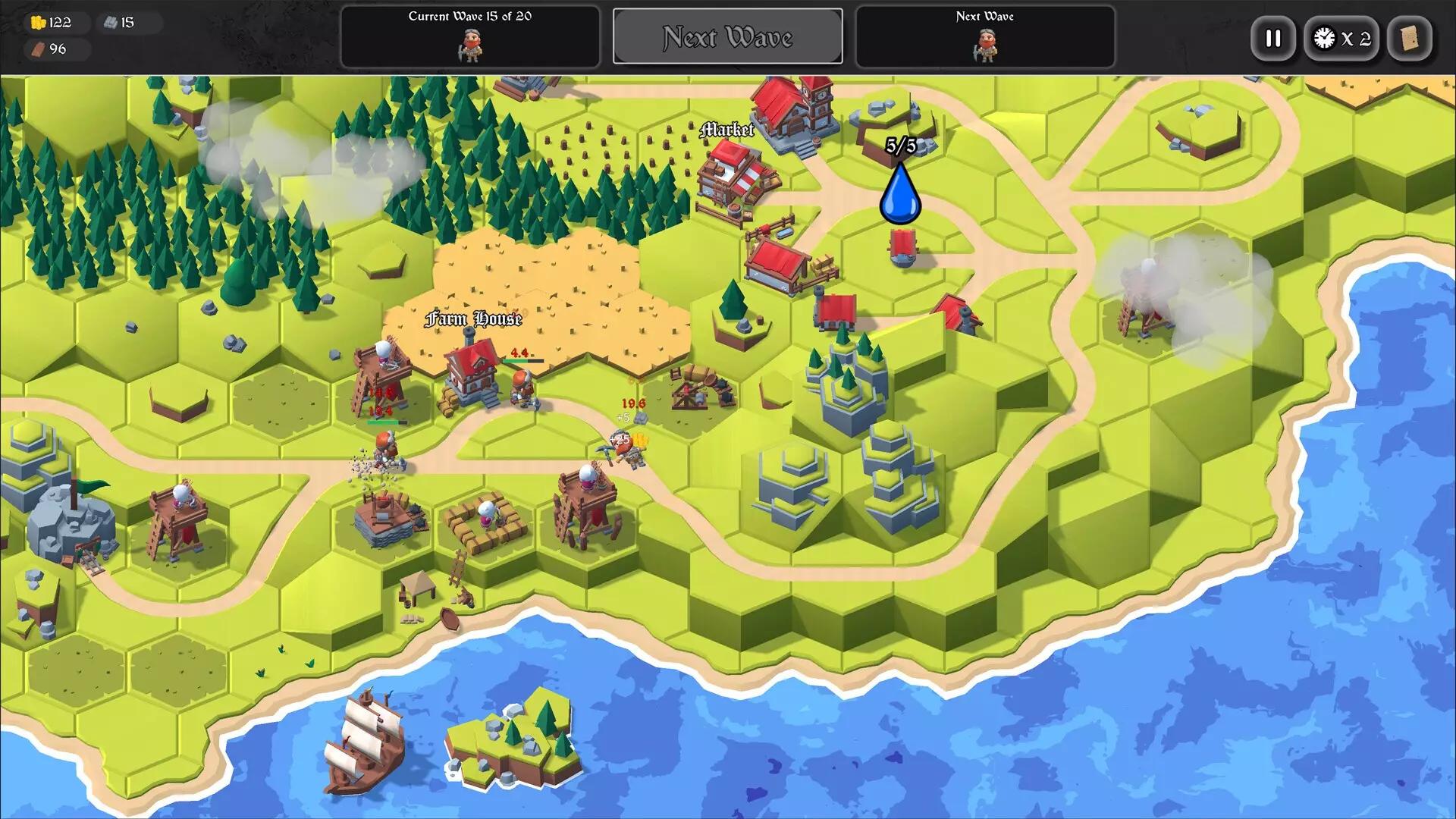The width and height of the screenshot is (1456, 819).
Task: Click the Current Wave 15 of 20 banner
Action: click(x=470, y=15)
